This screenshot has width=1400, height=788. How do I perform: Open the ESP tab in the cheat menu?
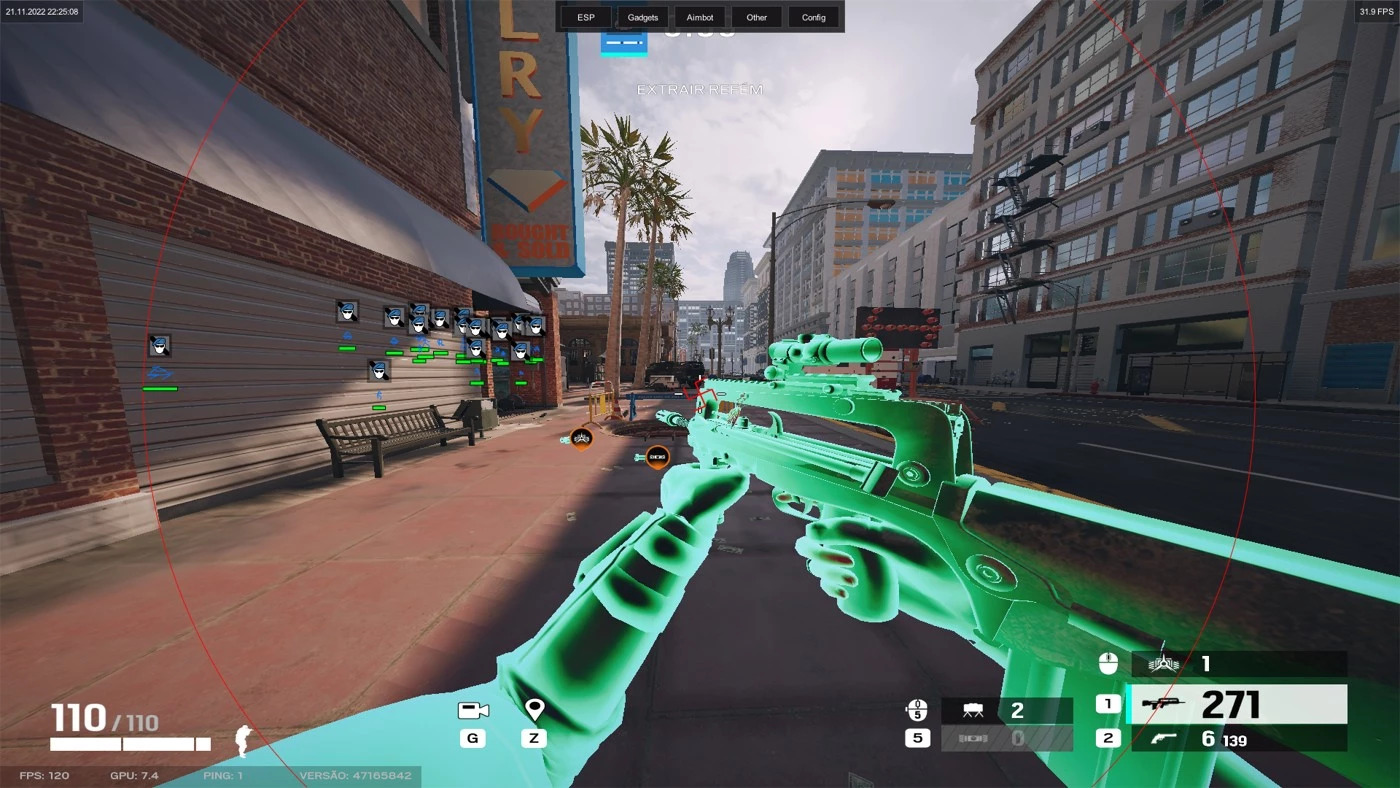pyautogui.click(x=585, y=17)
